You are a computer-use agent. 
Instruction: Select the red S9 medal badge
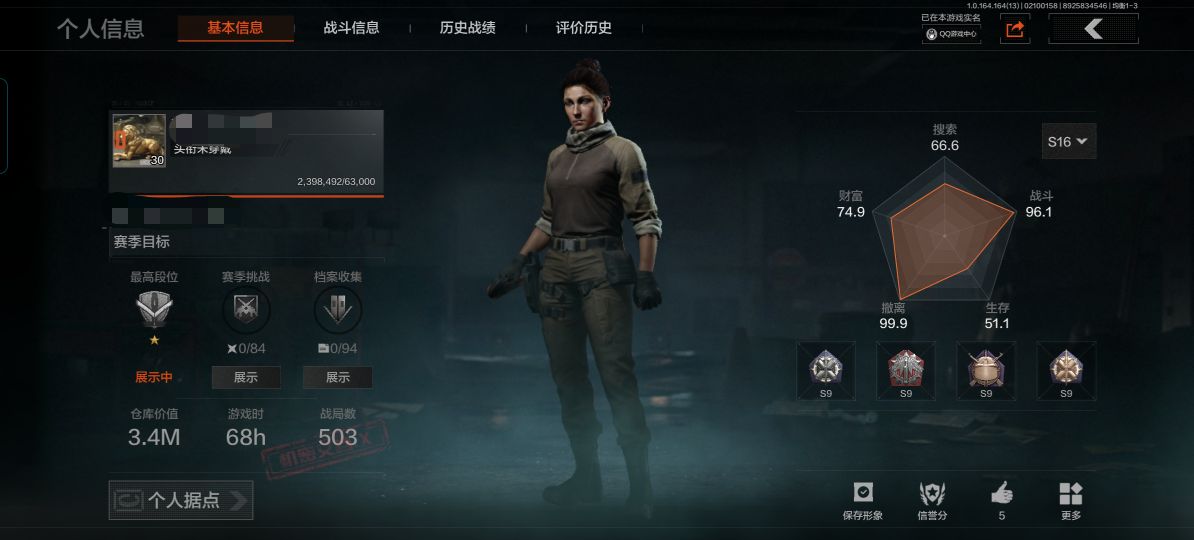[x=906, y=368]
